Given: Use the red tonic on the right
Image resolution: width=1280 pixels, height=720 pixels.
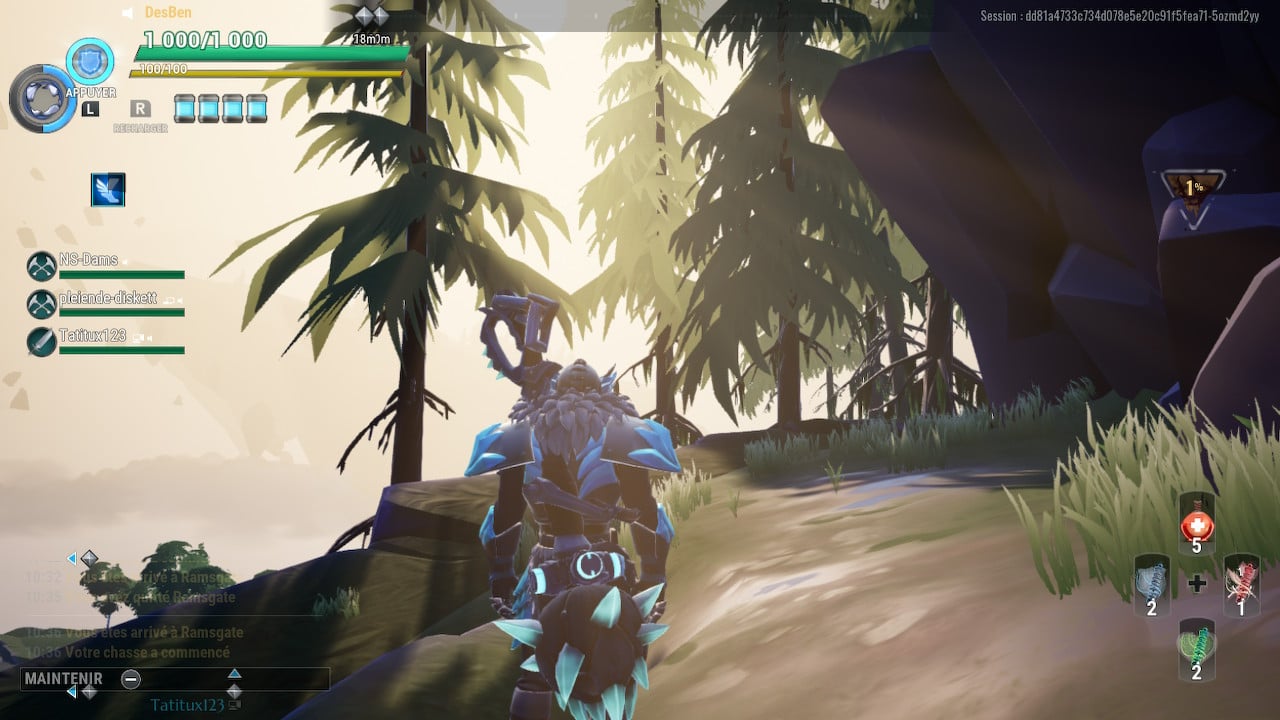Looking at the screenshot, I should pyautogui.click(x=1241, y=585).
